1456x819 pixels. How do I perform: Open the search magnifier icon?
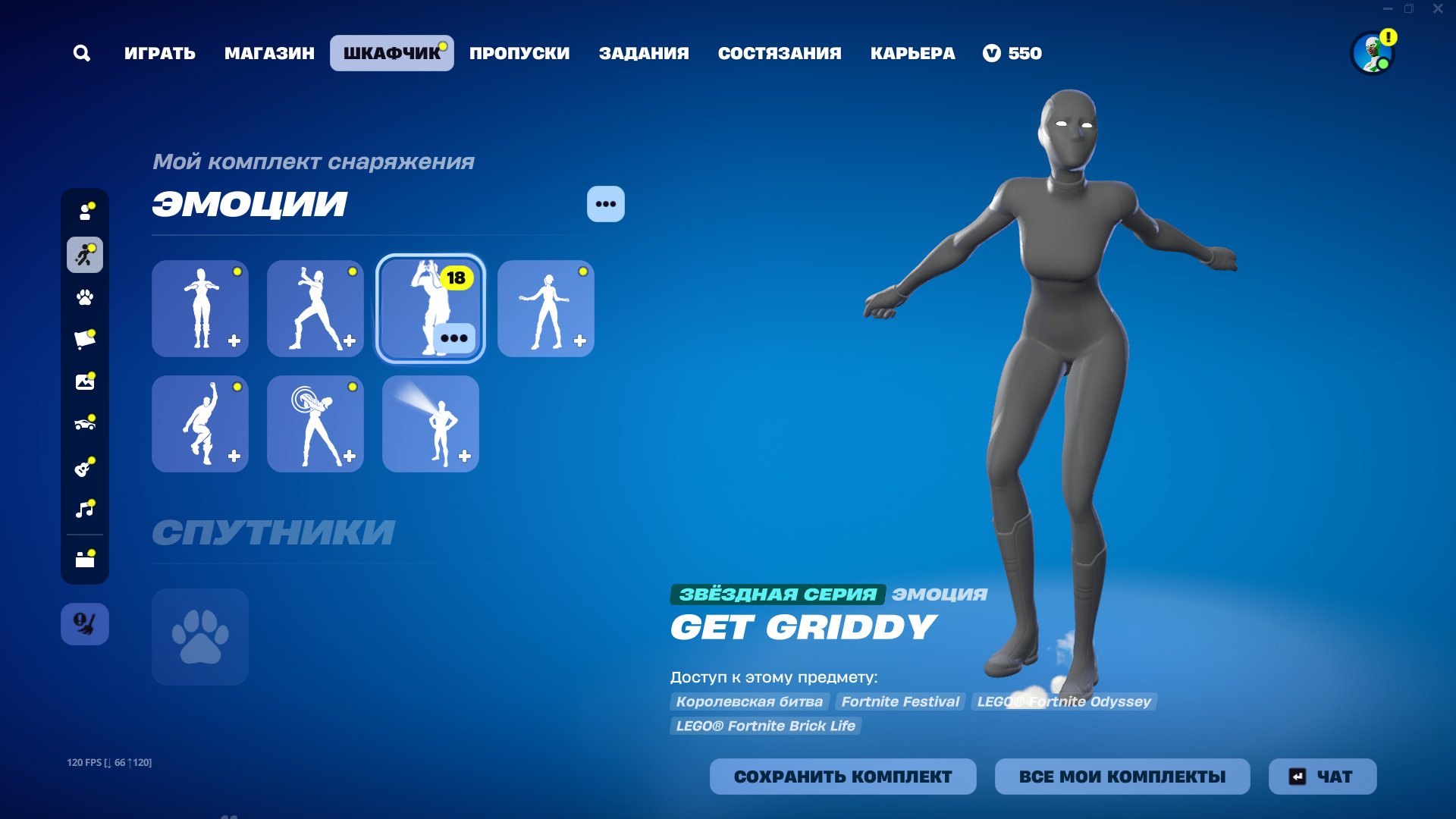click(82, 53)
